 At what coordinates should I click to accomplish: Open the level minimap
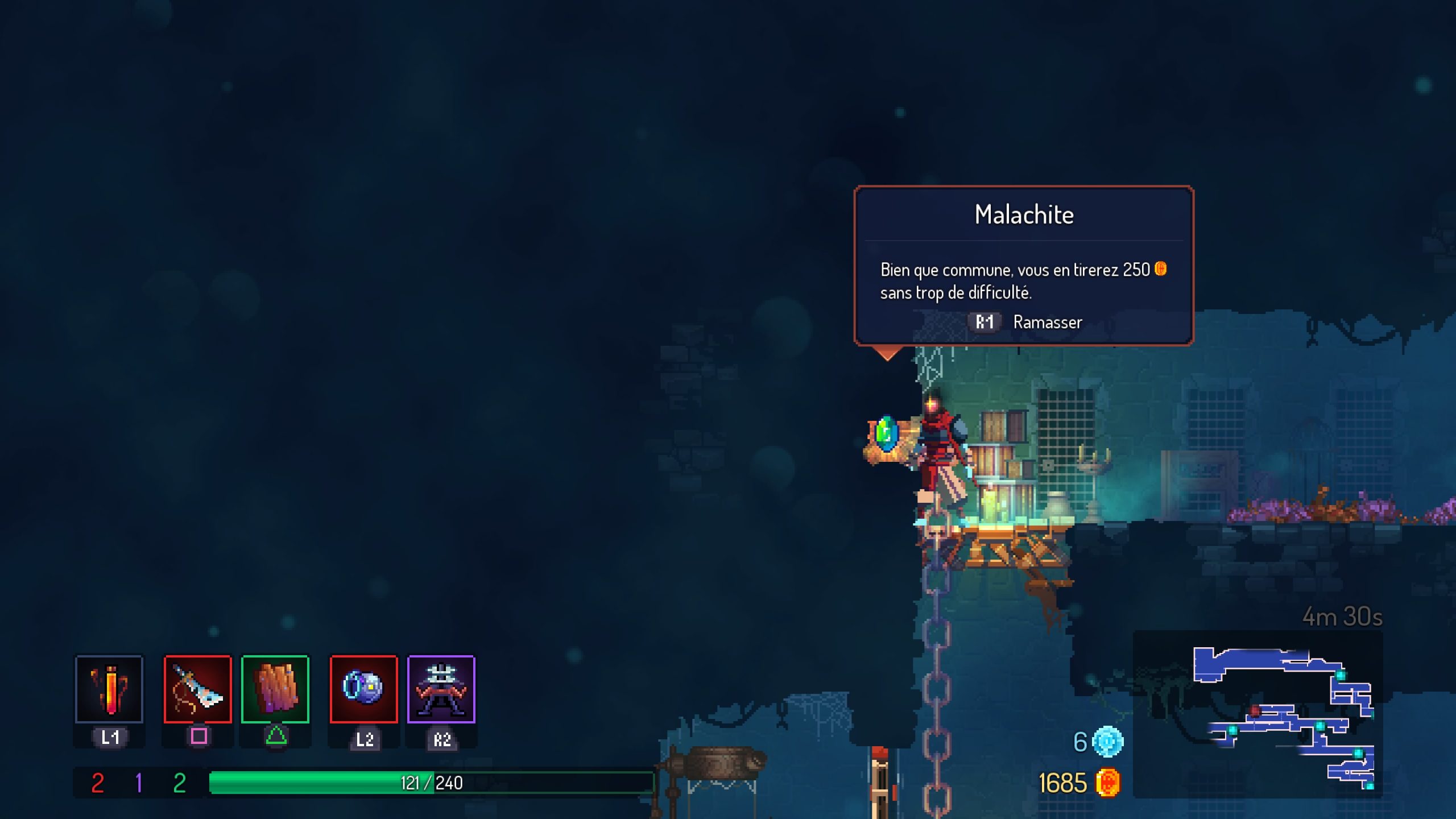1258,714
